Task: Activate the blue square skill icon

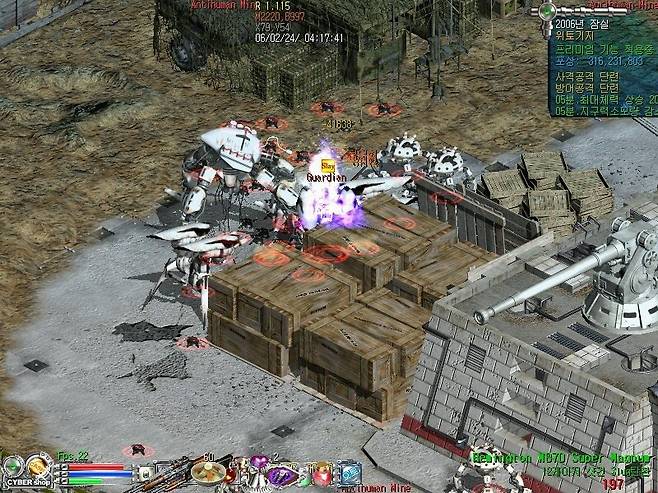Action: click(350, 472)
